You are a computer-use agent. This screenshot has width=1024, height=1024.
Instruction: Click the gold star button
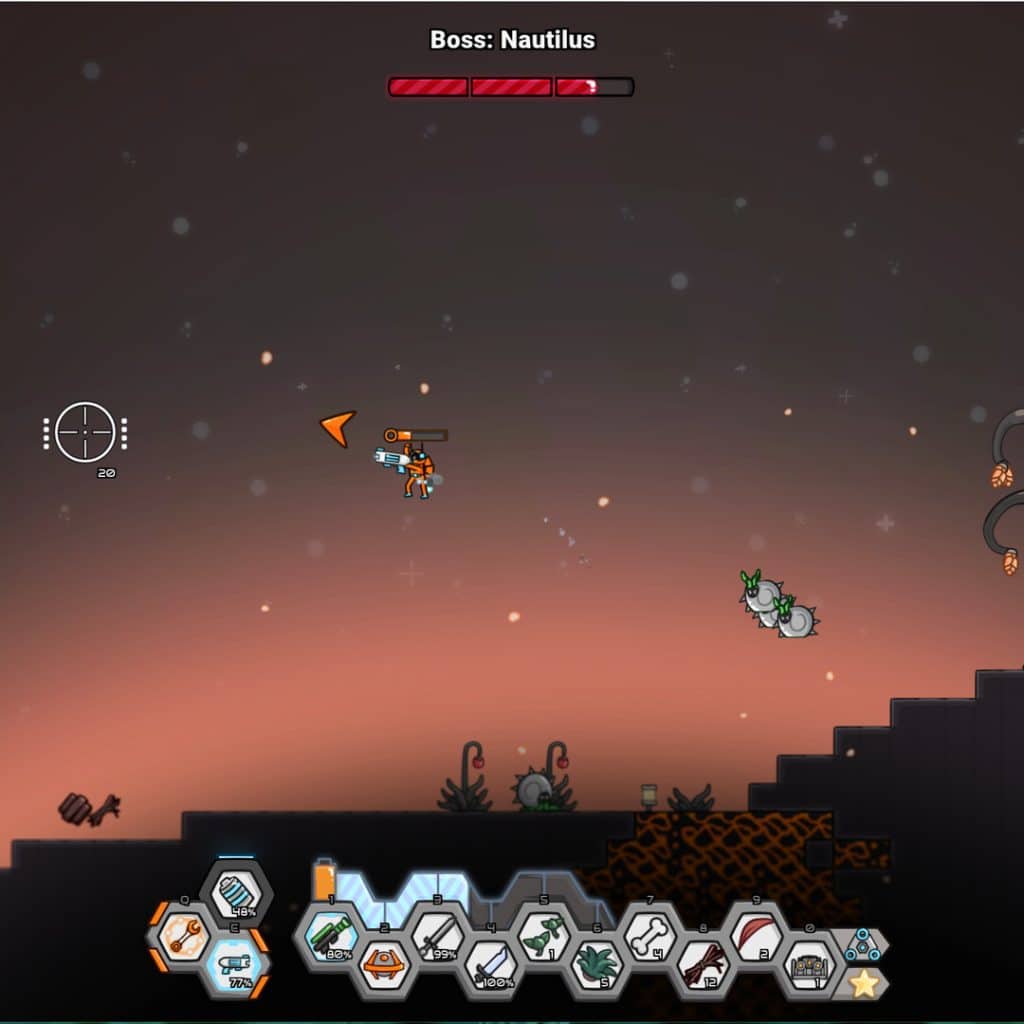point(862,984)
